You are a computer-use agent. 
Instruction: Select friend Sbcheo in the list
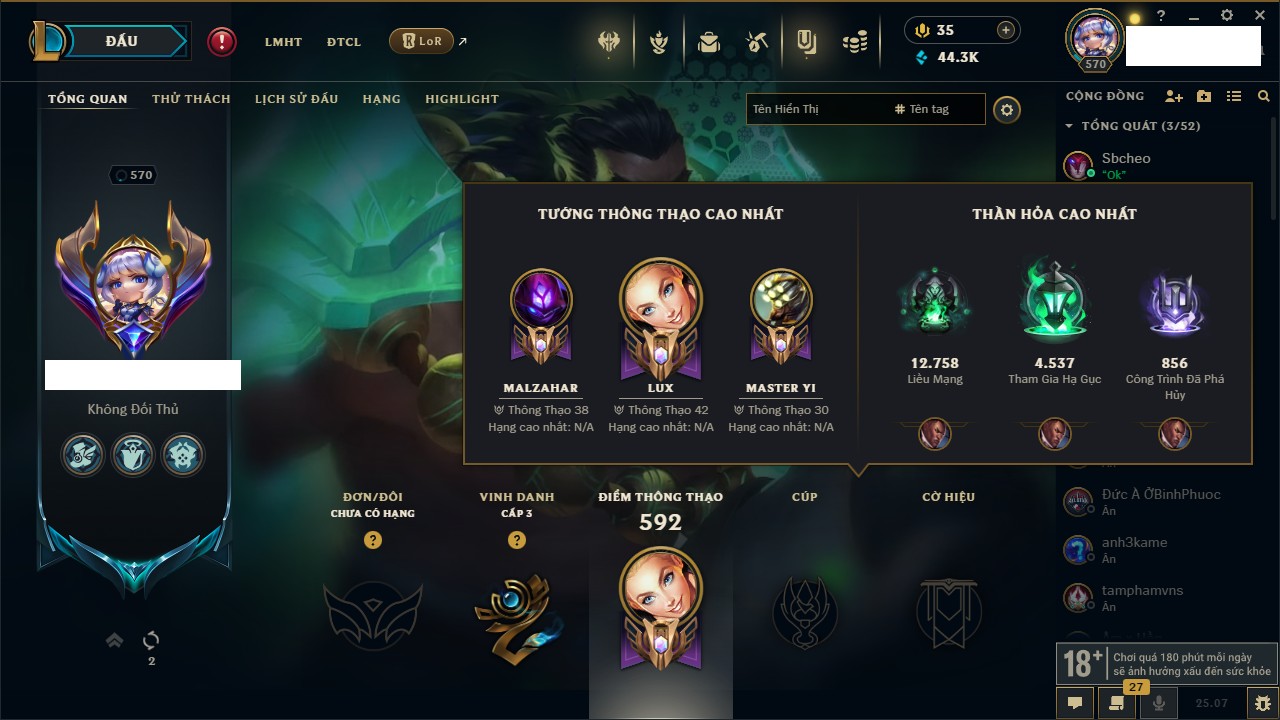[1125, 159]
